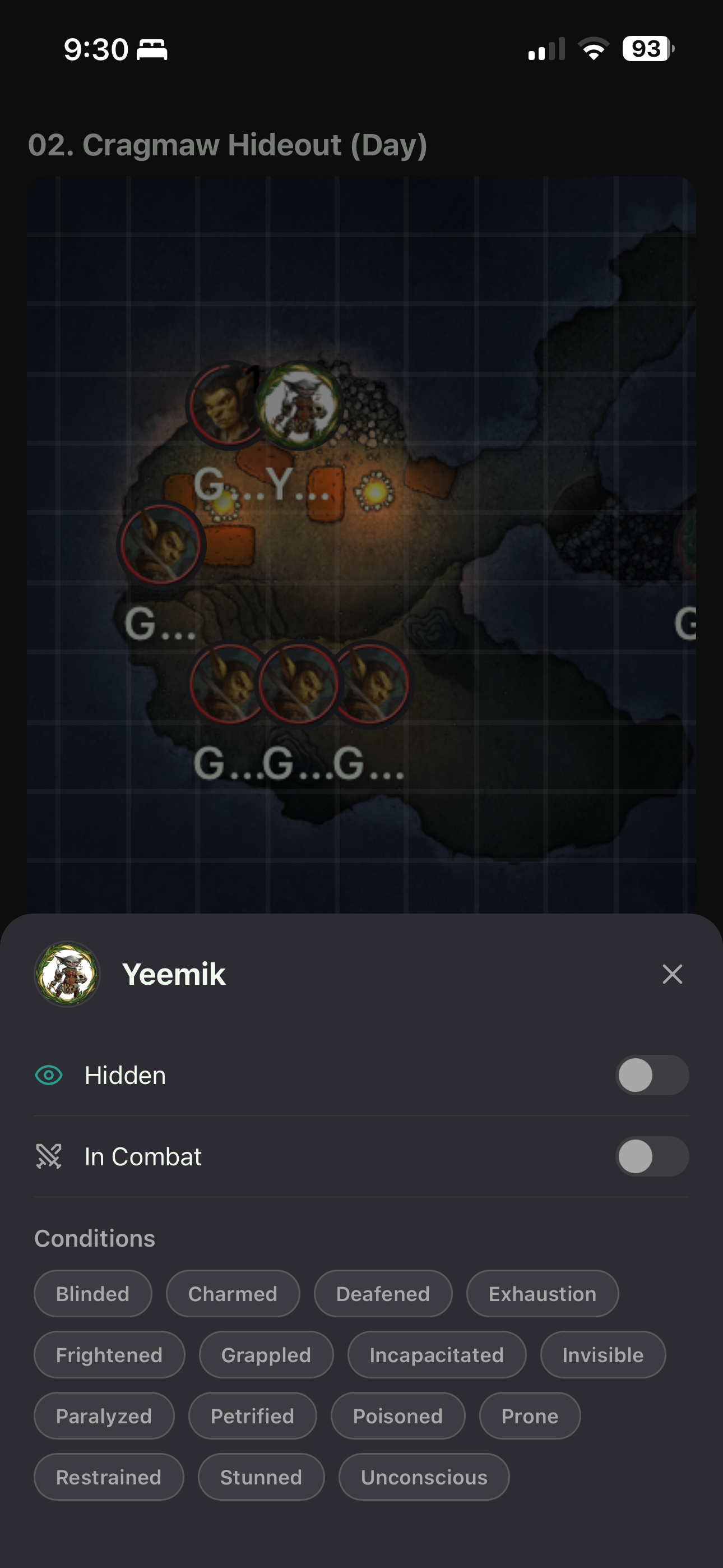
Task: Apply Exhaustion to Yeemik
Action: [543, 1293]
